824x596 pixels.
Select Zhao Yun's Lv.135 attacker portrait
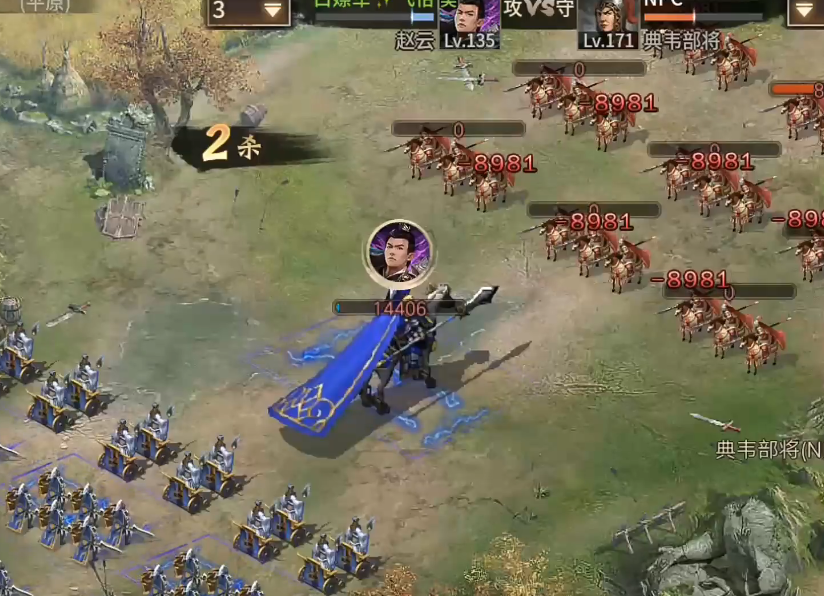pos(469,20)
